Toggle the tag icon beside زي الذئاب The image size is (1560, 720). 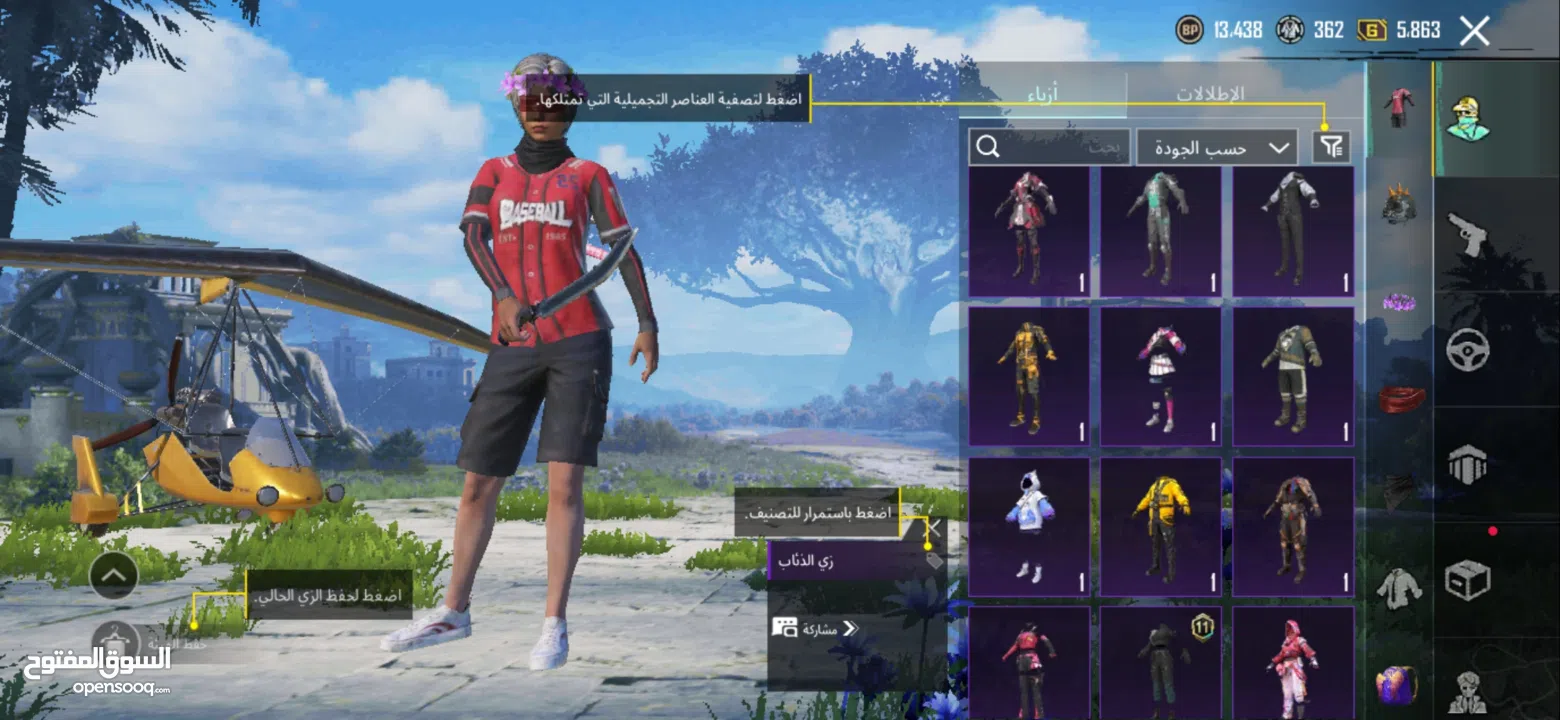[934, 563]
